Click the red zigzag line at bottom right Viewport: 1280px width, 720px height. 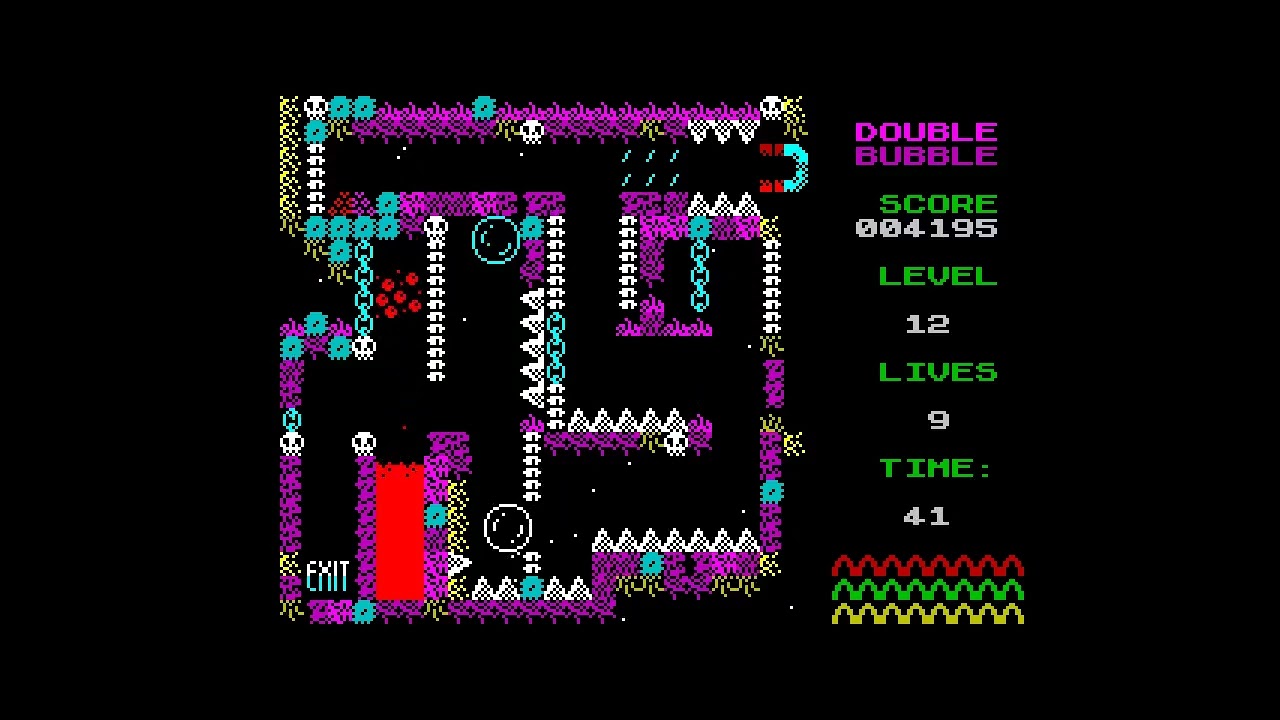tap(928, 565)
